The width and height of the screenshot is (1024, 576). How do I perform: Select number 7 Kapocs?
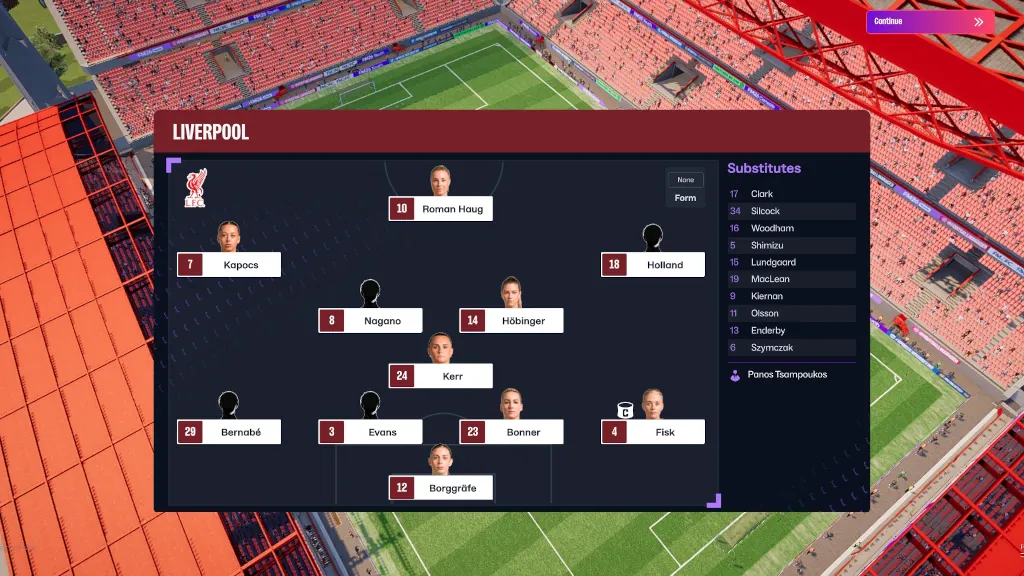pyautogui.click(x=229, y=265)
